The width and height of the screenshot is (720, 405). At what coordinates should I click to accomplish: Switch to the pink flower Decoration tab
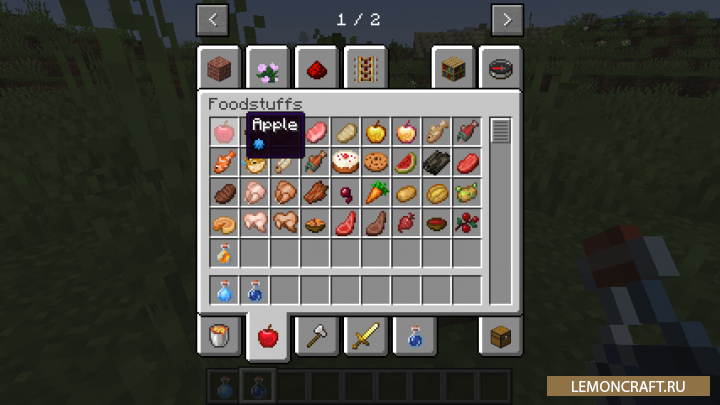pyautogui.click(x=268, y=69)
